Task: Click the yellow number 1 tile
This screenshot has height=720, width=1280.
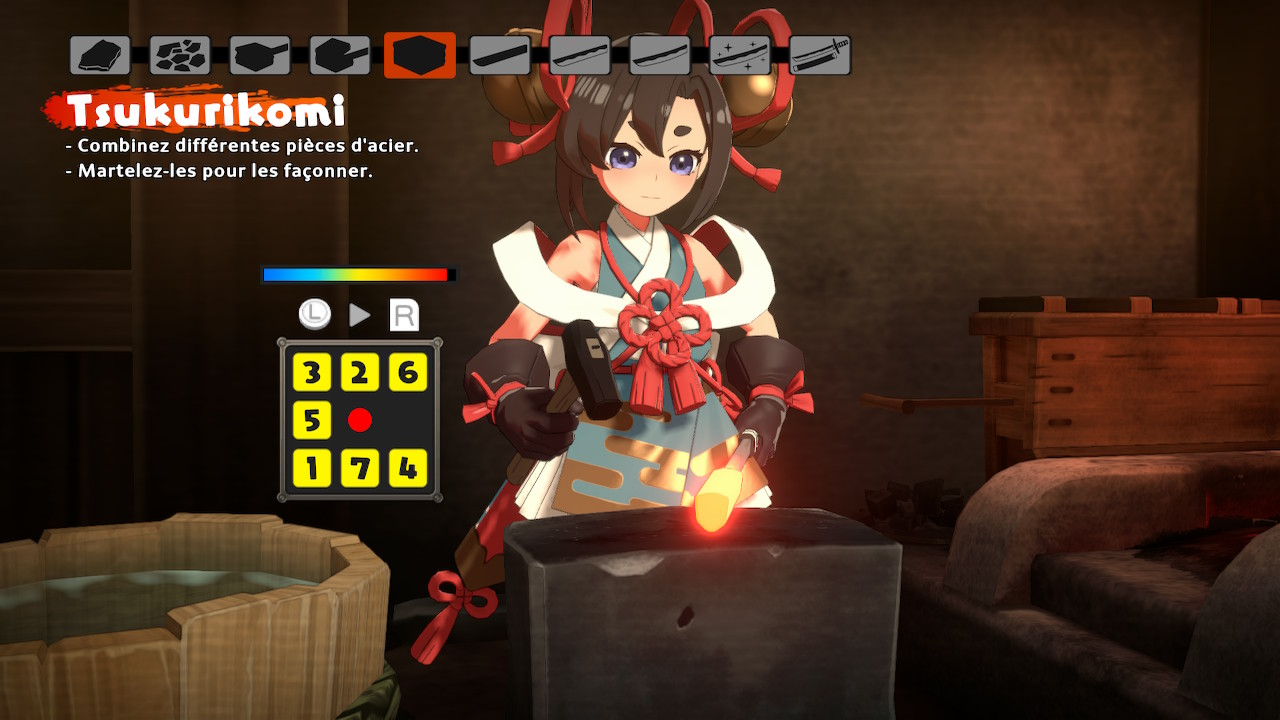Action: (312, 468)
